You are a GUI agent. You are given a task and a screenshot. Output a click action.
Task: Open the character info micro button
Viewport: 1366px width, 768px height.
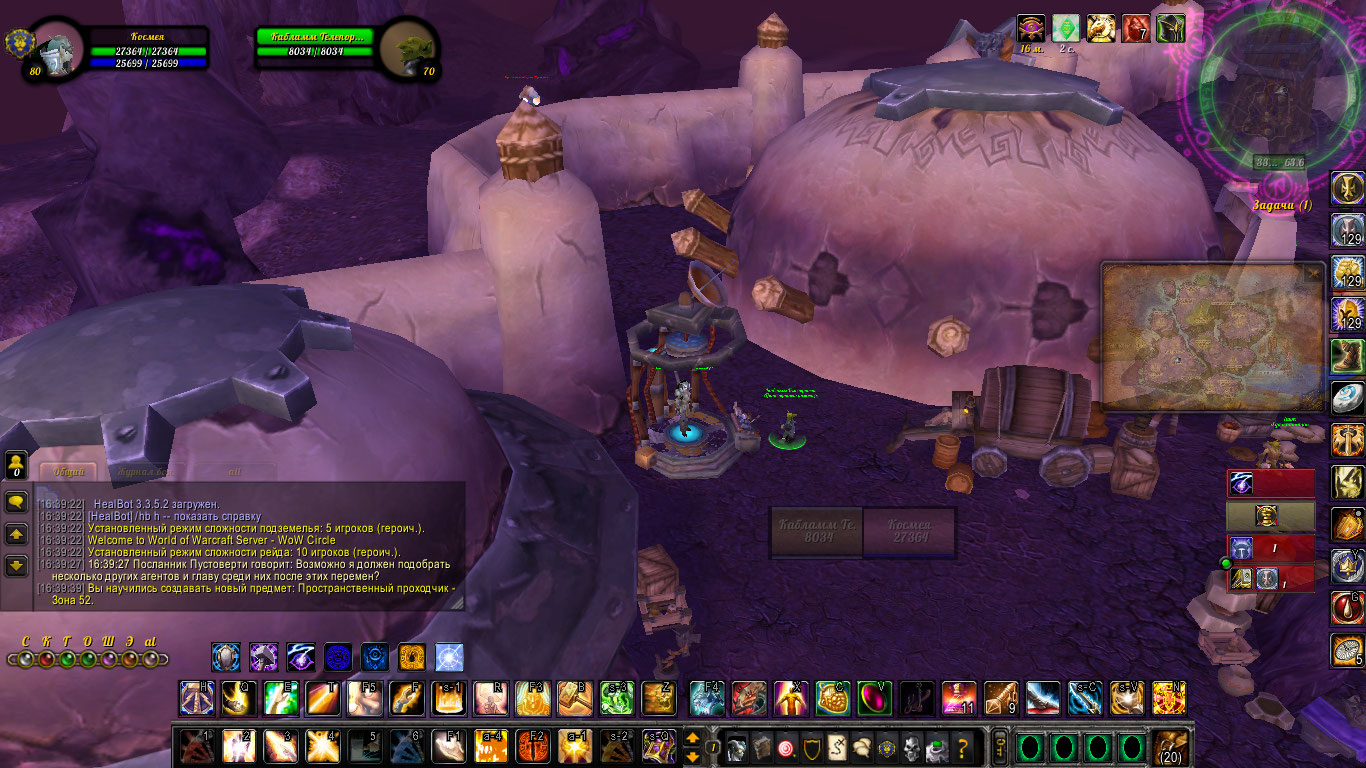[x=736, y=747]
